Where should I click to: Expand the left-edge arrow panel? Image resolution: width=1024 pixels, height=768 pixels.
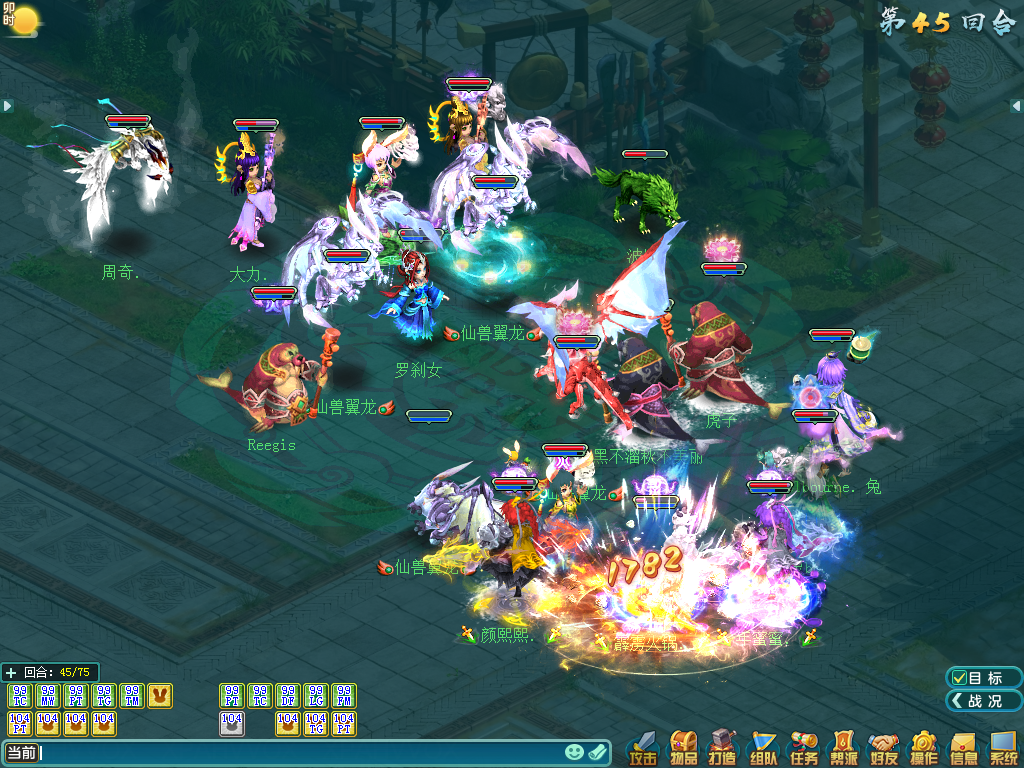pos(7,105)
